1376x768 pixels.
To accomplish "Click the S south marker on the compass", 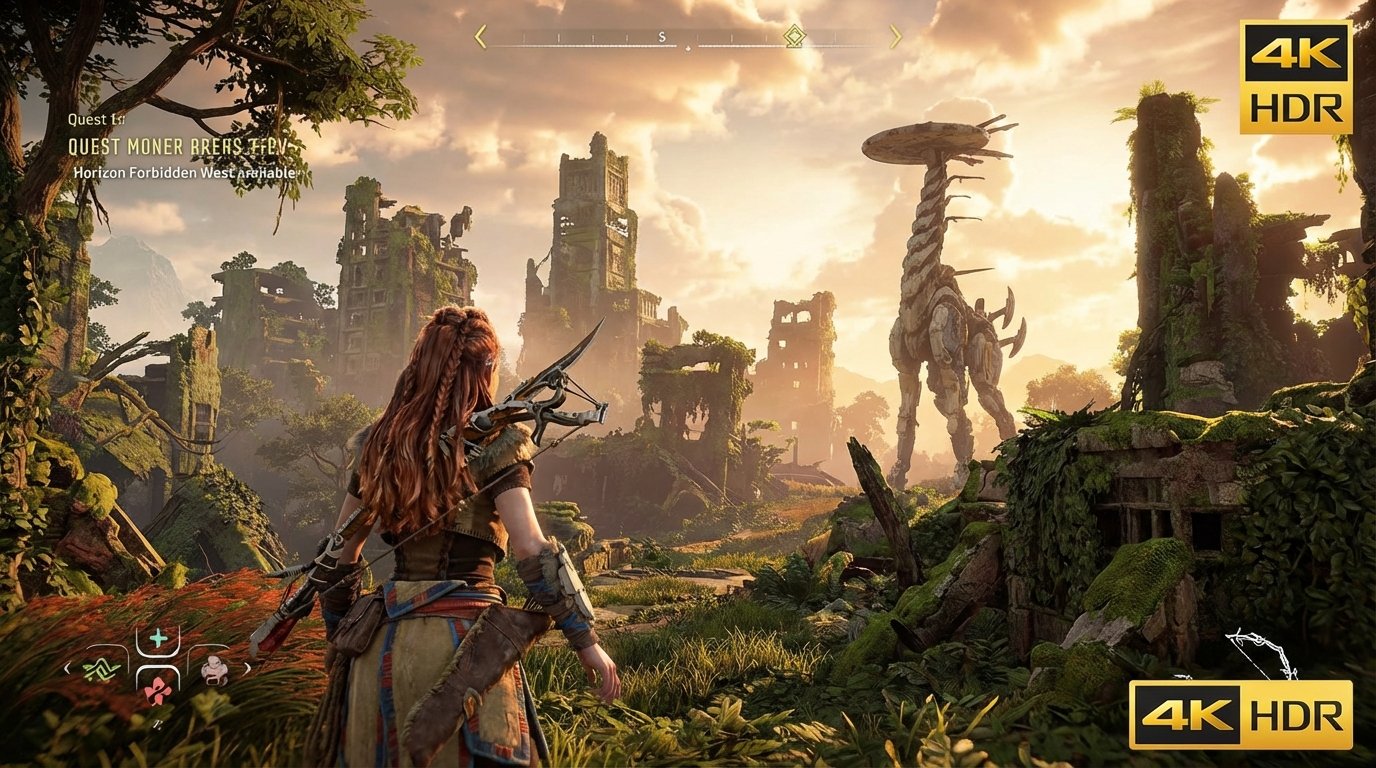I will coord(661,36).
